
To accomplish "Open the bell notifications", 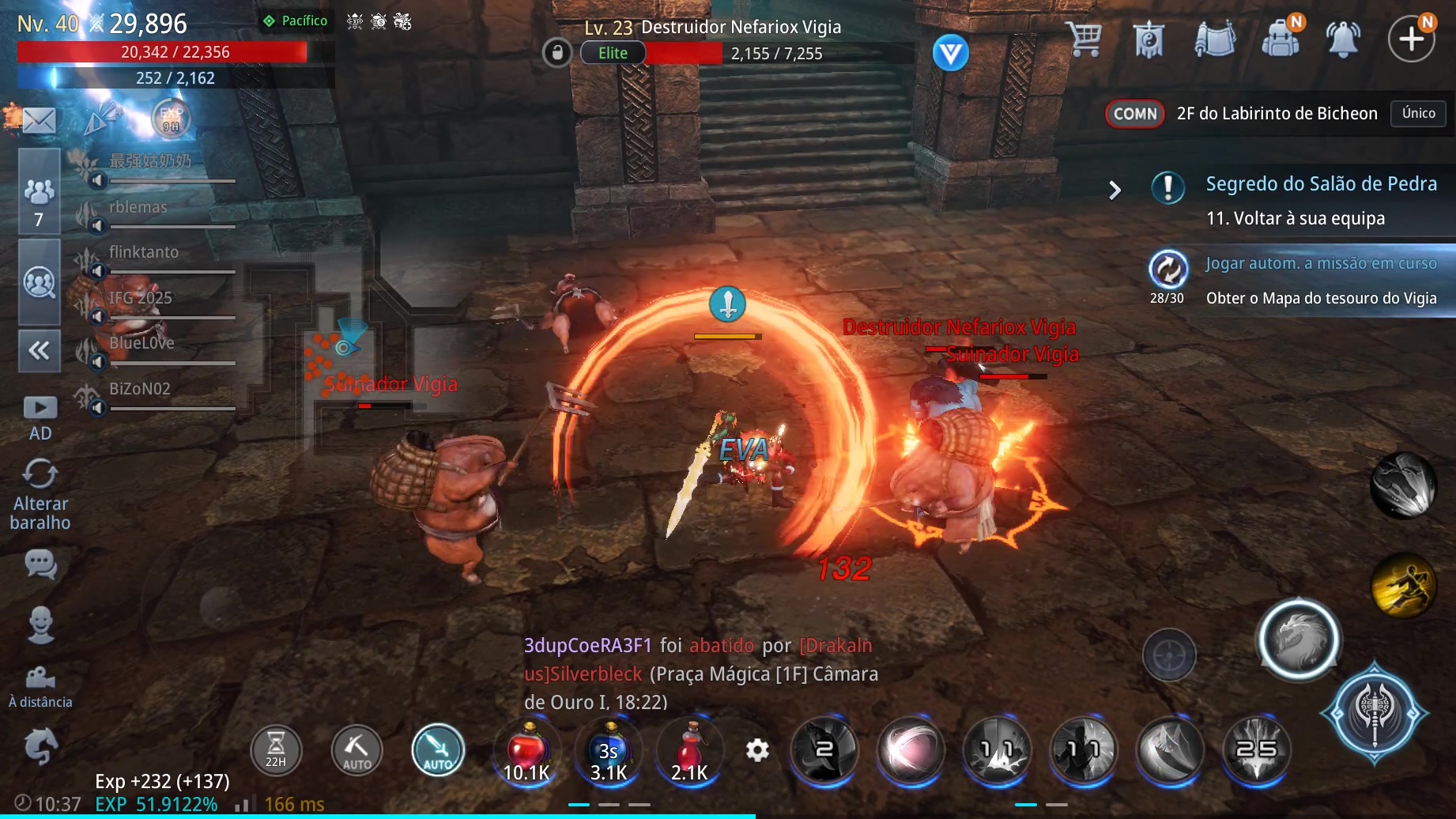I will pos(1343,38).
